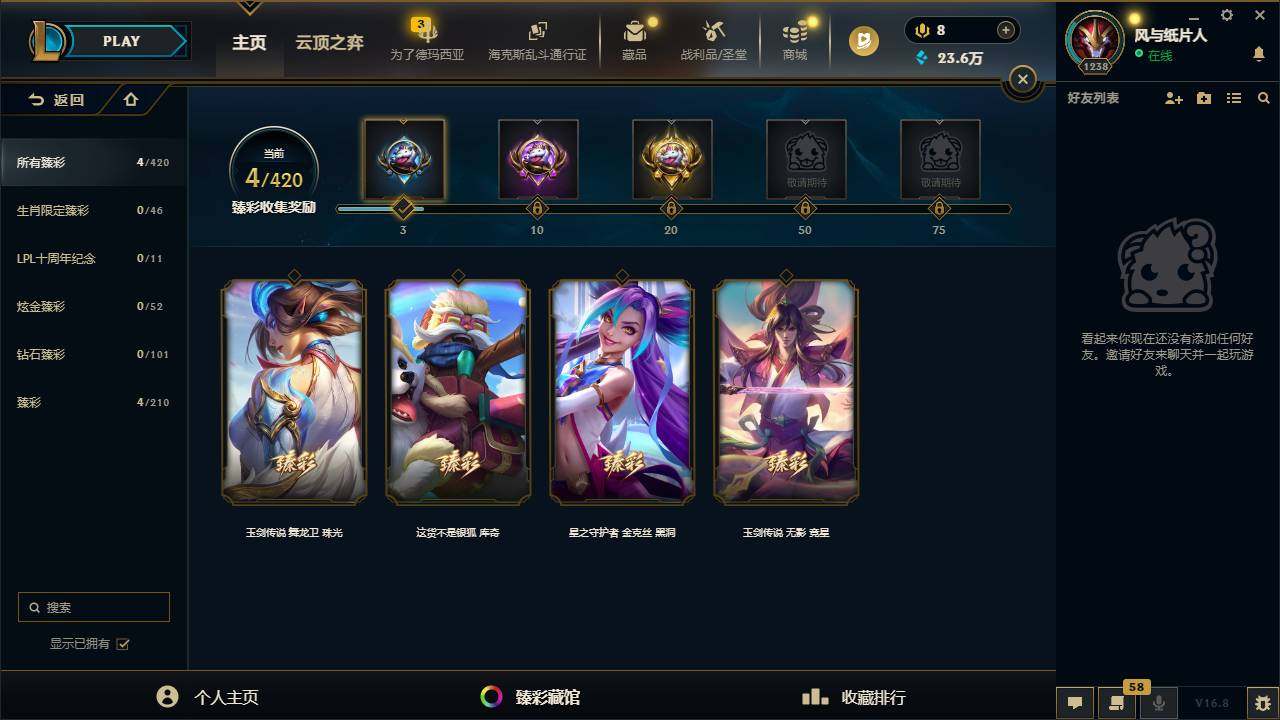This screenshot has width=1280, height=720.
Task: Open the 藏品 collection page
Action: click(635, 40)
